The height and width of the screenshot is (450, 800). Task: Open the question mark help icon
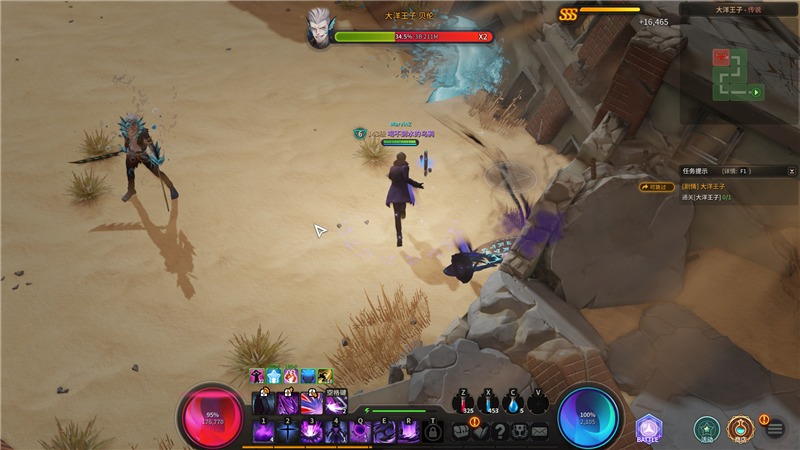click(500, 431)
